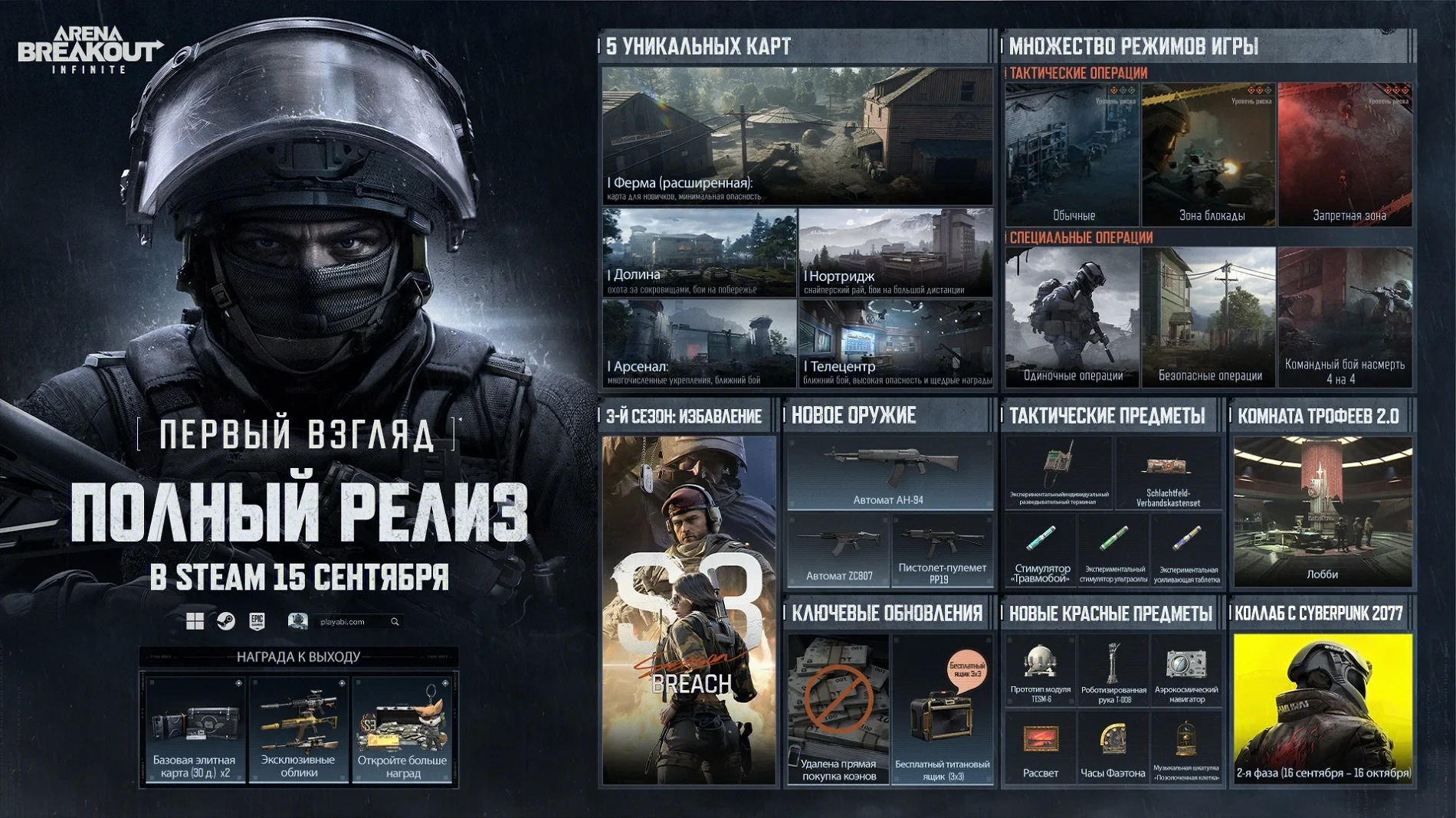
Task: Select the Ферма (расширенная) map thumbnail
Action: point(797,136)
